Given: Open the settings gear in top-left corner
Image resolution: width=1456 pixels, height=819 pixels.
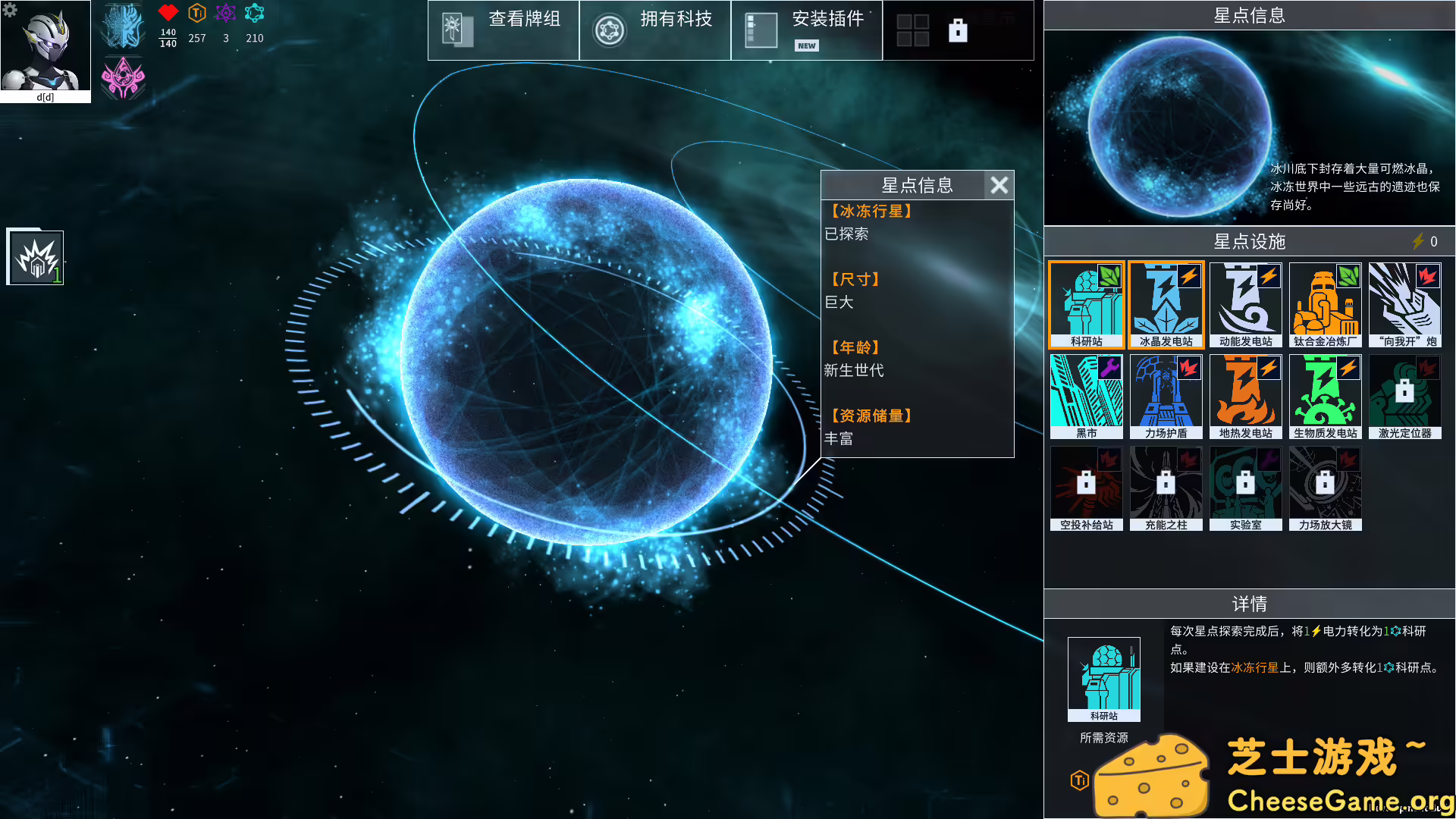Looking at the screenshot, I should pos(10,10).
